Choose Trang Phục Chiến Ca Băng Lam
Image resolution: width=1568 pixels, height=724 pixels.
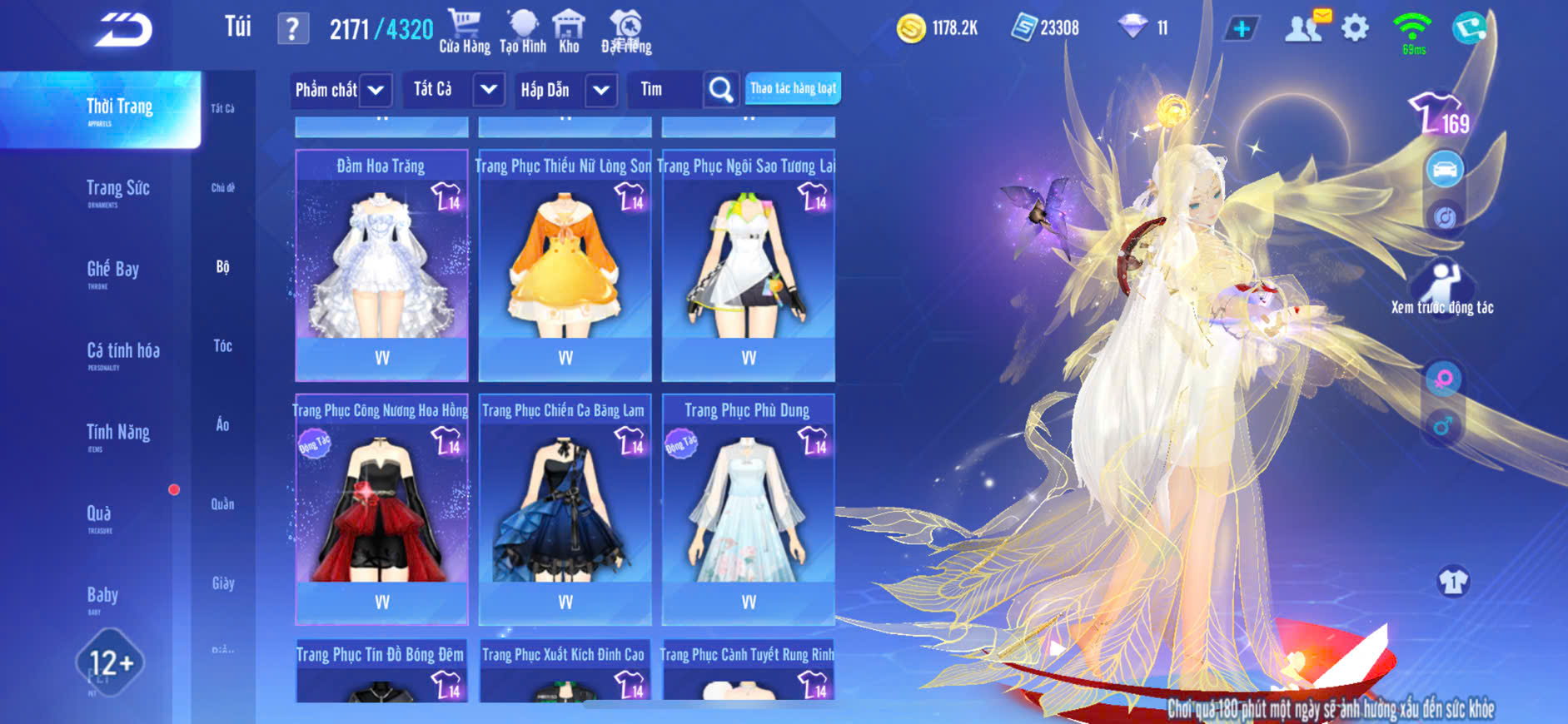tap(565, 509)
